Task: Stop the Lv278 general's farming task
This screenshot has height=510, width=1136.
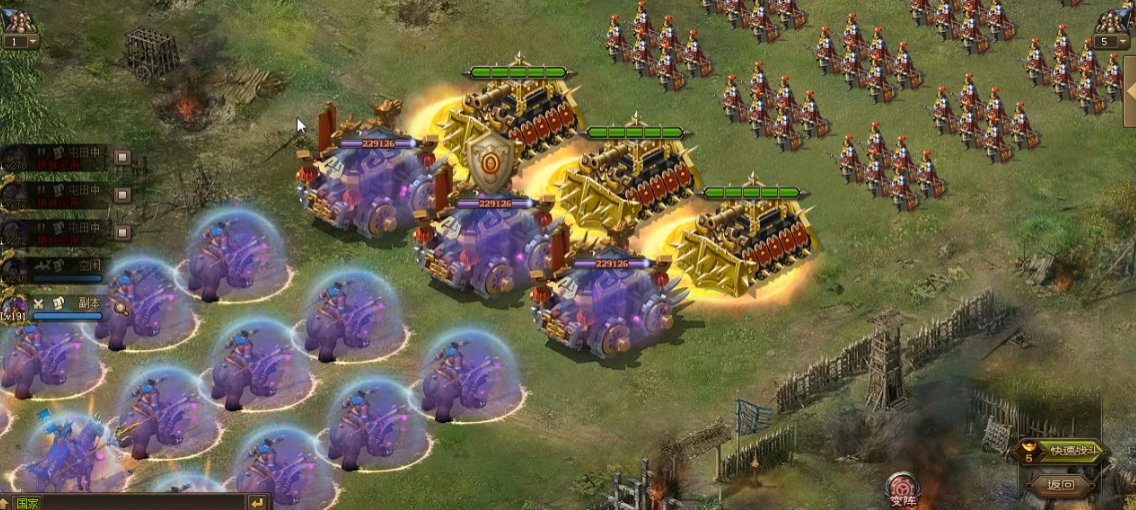Action: [122, 157]
